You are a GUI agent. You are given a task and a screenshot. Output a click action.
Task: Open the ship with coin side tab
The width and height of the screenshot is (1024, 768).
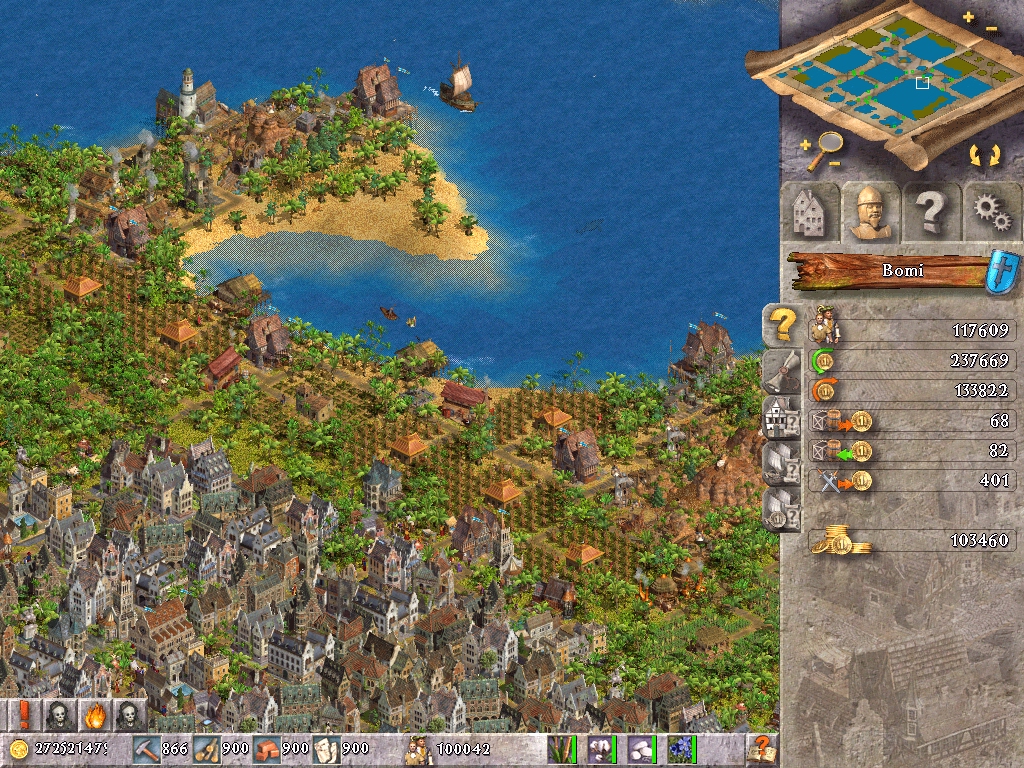pyautogui.click(x=782, y=509)
